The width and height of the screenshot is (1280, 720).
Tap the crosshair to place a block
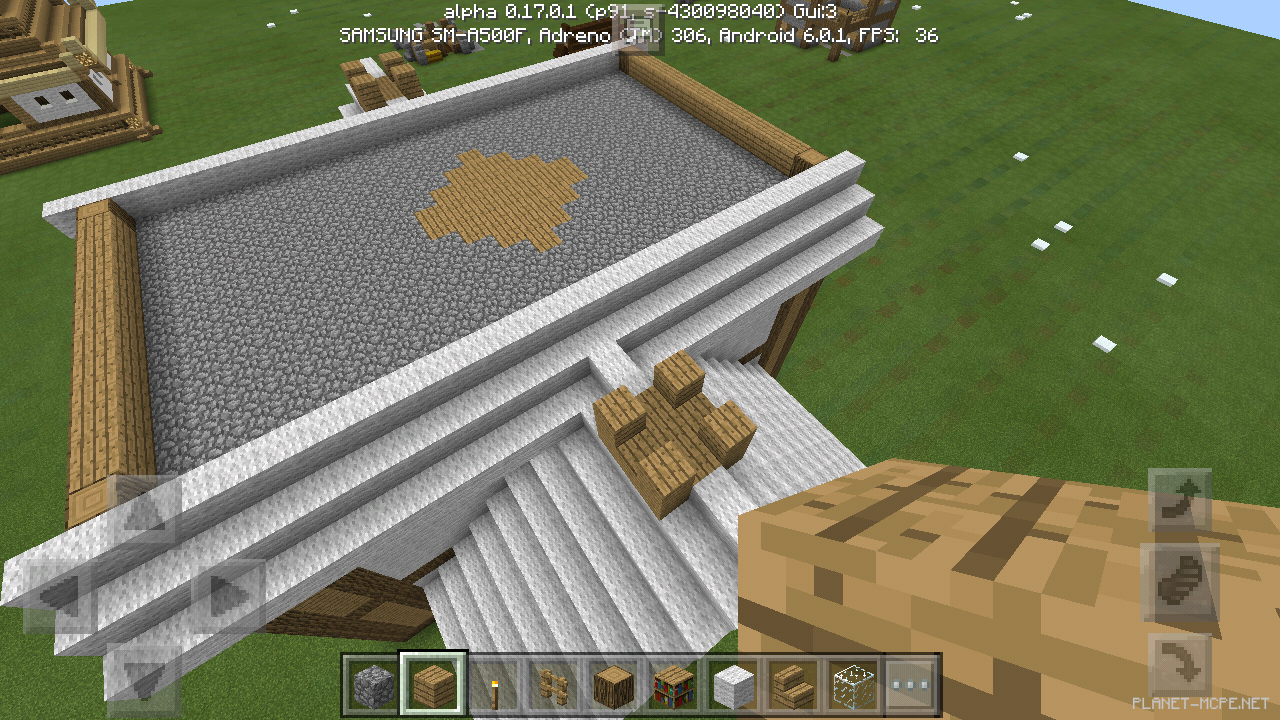pos(640,360)
